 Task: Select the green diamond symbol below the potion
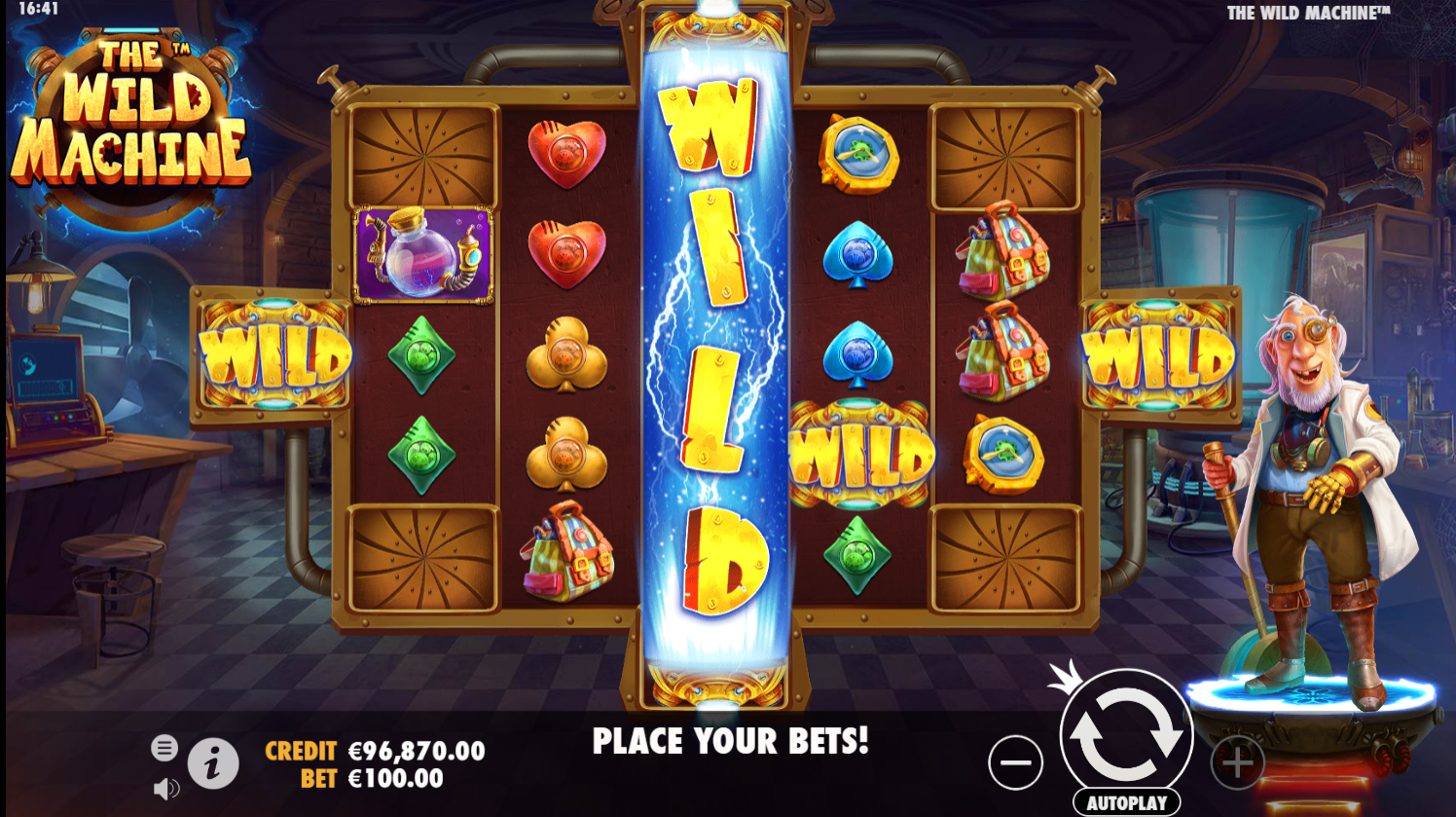(422, 356)
